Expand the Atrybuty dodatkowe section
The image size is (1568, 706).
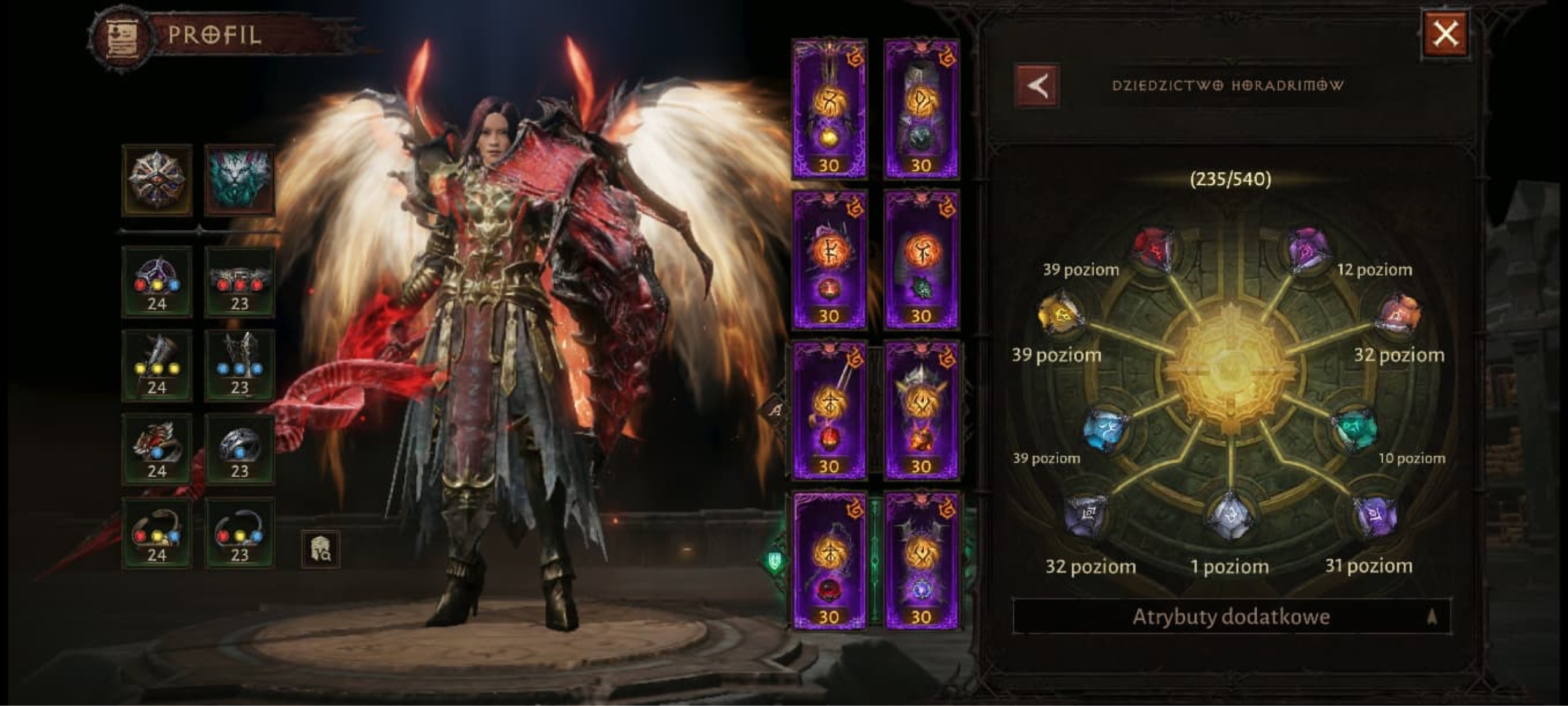pyautogui.click(x=1231, y=617)
